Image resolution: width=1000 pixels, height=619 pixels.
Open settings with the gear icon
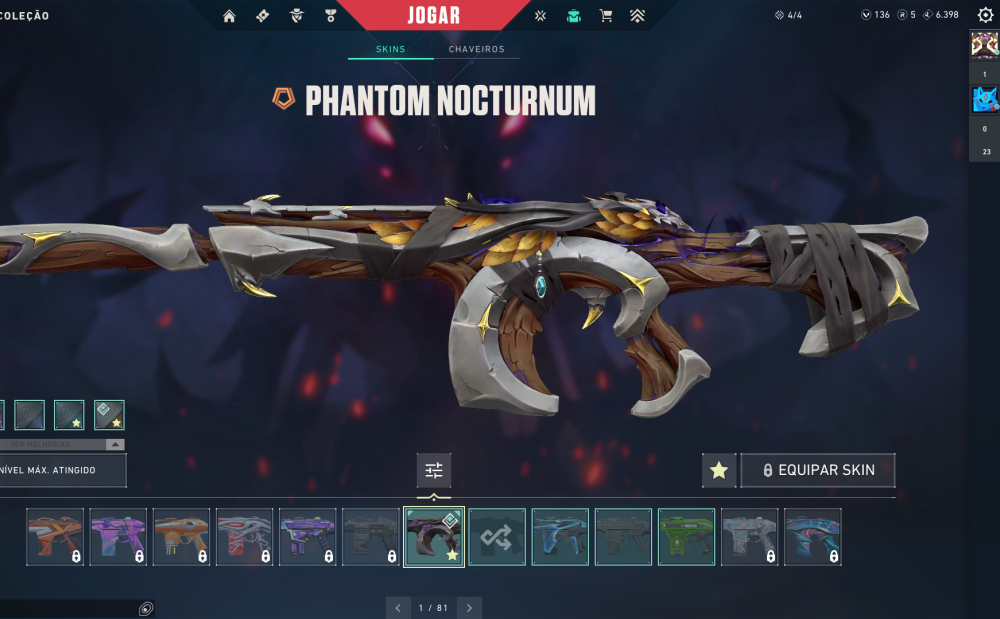[x=985, y=15]
